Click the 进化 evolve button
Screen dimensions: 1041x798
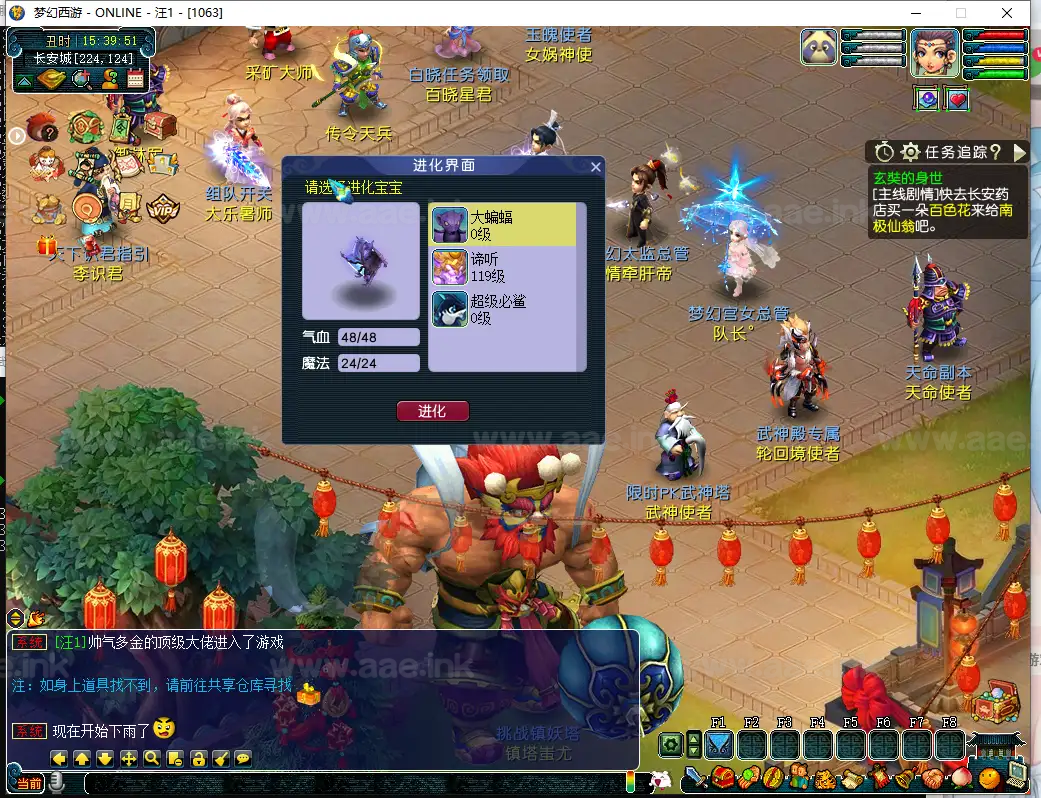(432, 411)
